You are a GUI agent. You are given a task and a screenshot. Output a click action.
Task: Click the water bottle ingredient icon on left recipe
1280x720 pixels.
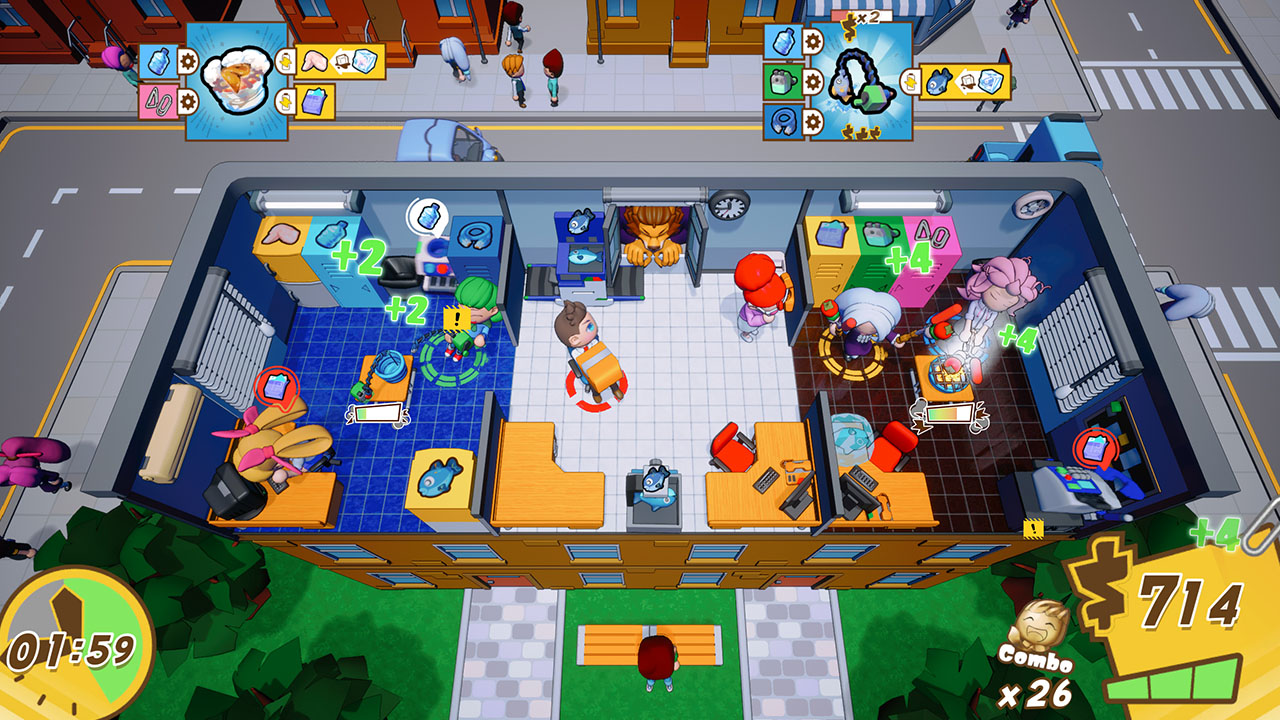pyautogui.click(x=158, y=62)
